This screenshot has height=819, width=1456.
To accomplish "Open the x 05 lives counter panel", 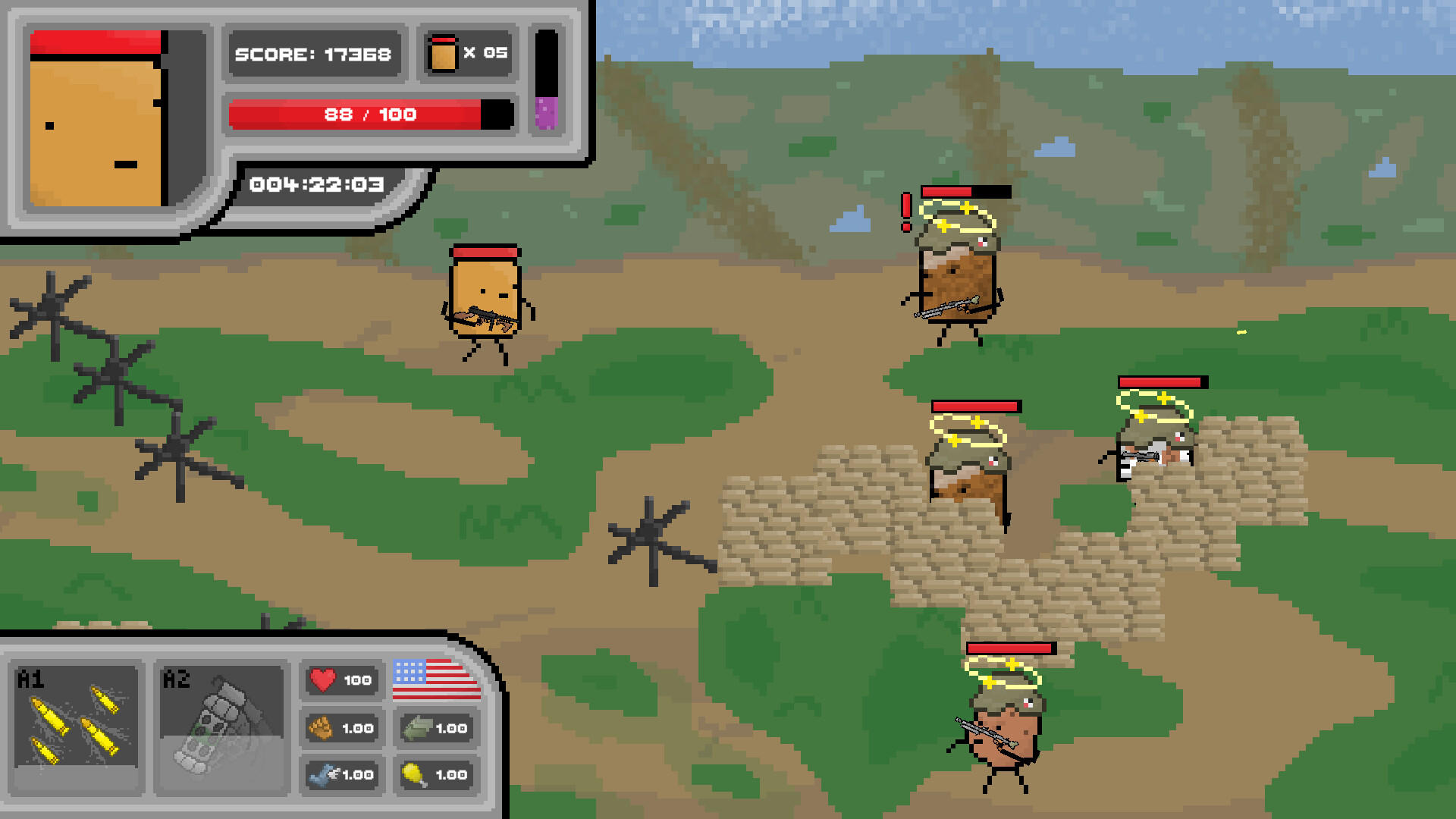I will point(466,53).
